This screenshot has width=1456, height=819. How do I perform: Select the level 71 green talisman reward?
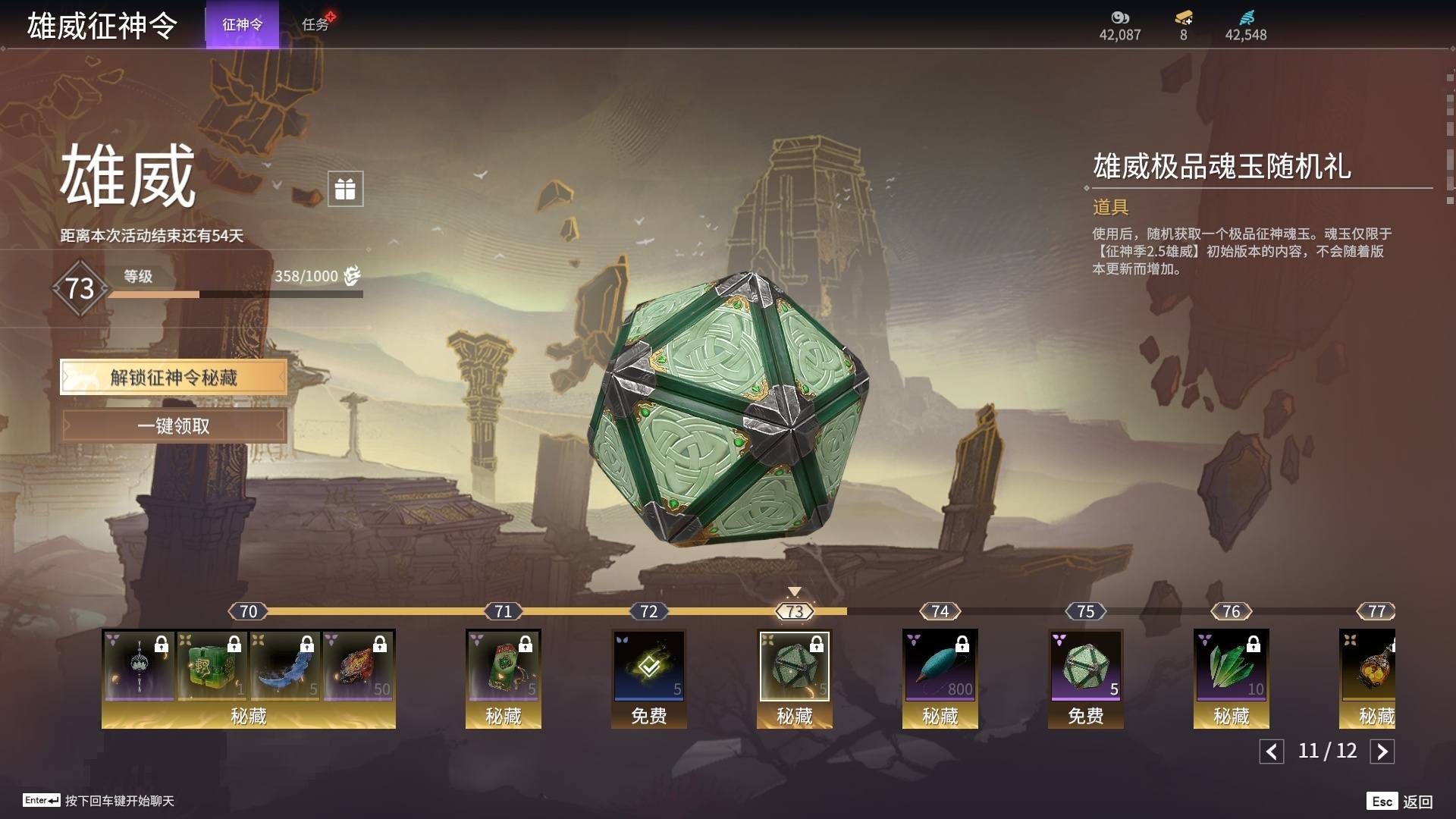[503, 666]
